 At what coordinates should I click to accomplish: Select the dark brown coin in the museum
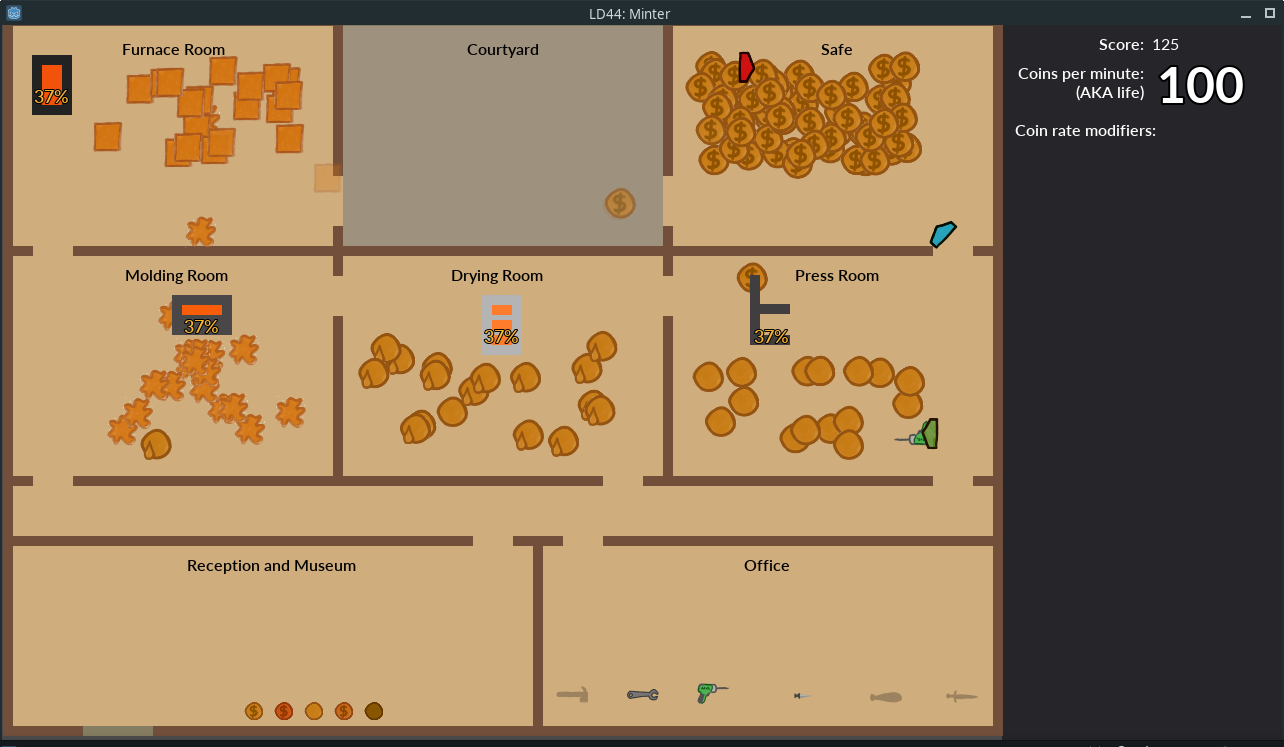[374, 710]
